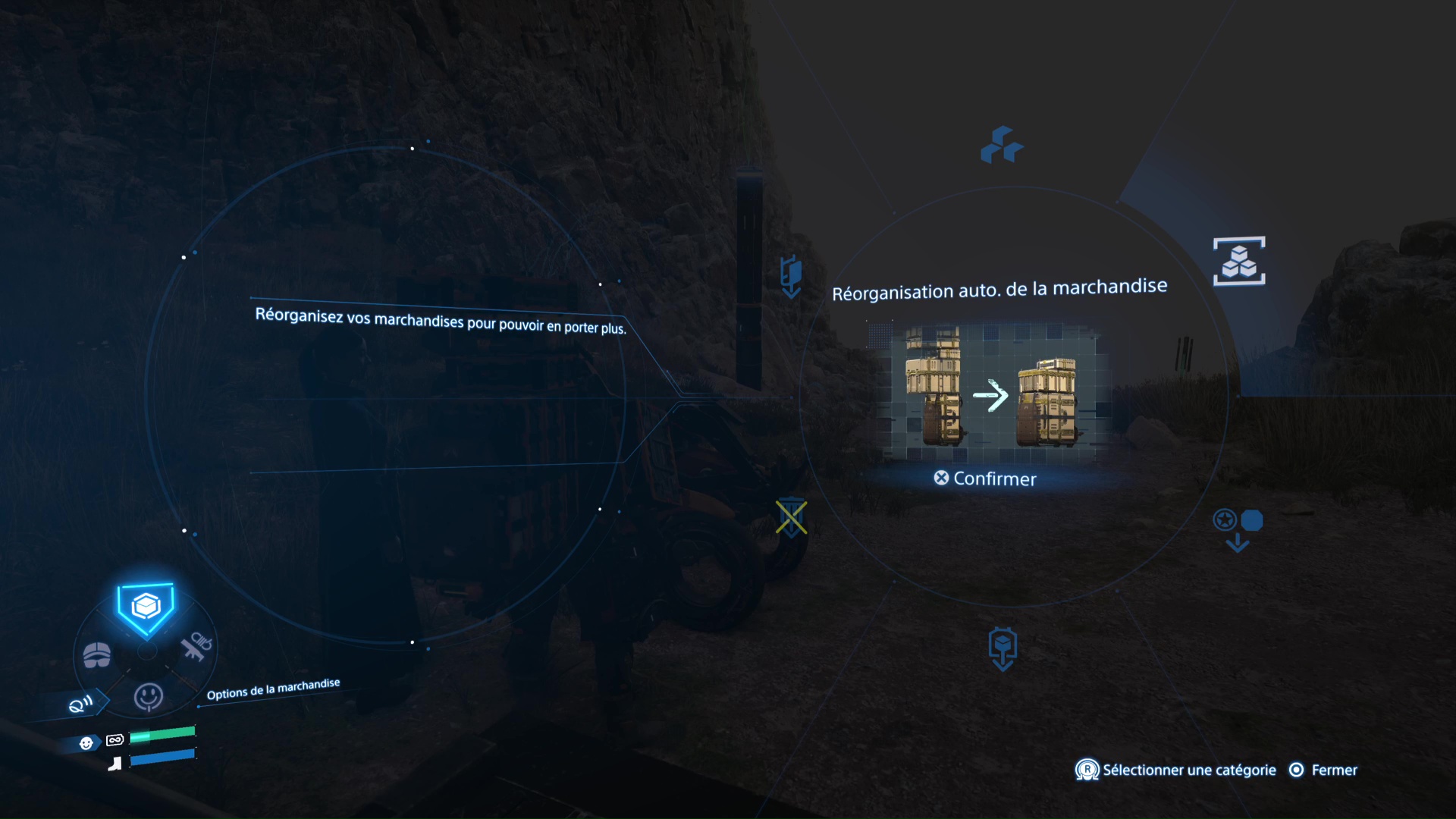Click the BB baby status icon
This screenshot has height=819, width=1456.
tap(86, 742)
